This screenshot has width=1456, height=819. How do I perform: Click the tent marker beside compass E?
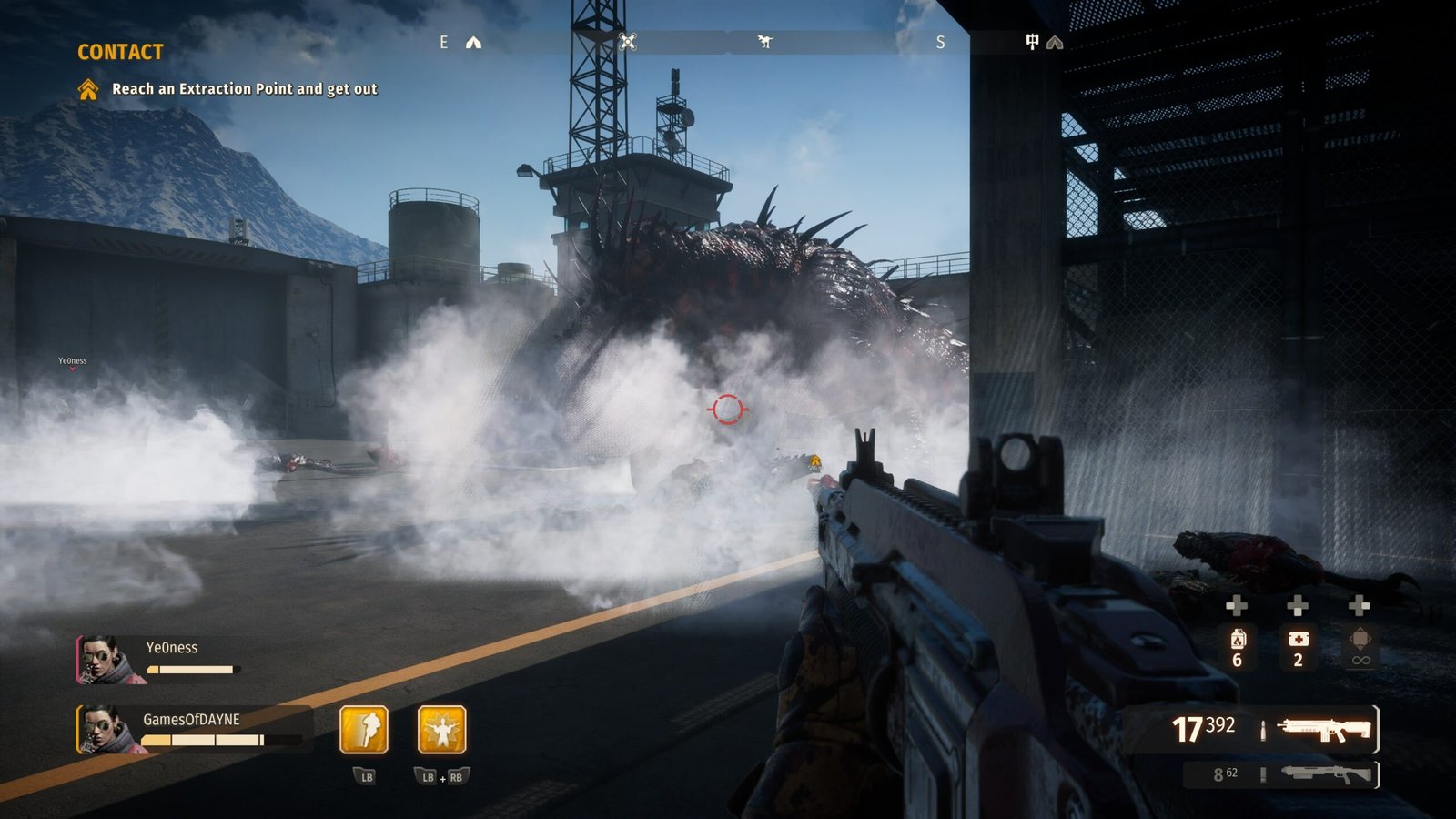[474, 43]
